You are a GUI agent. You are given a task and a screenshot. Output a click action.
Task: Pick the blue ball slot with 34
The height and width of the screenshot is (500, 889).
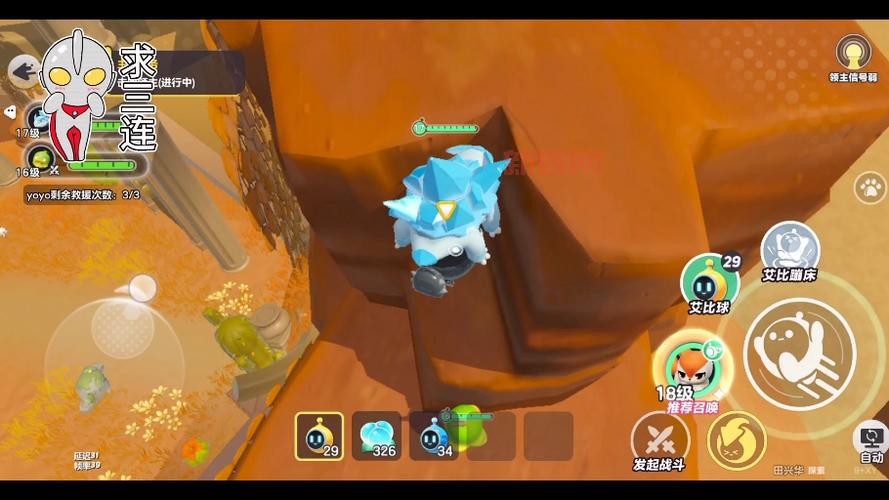tap(434, 436)
